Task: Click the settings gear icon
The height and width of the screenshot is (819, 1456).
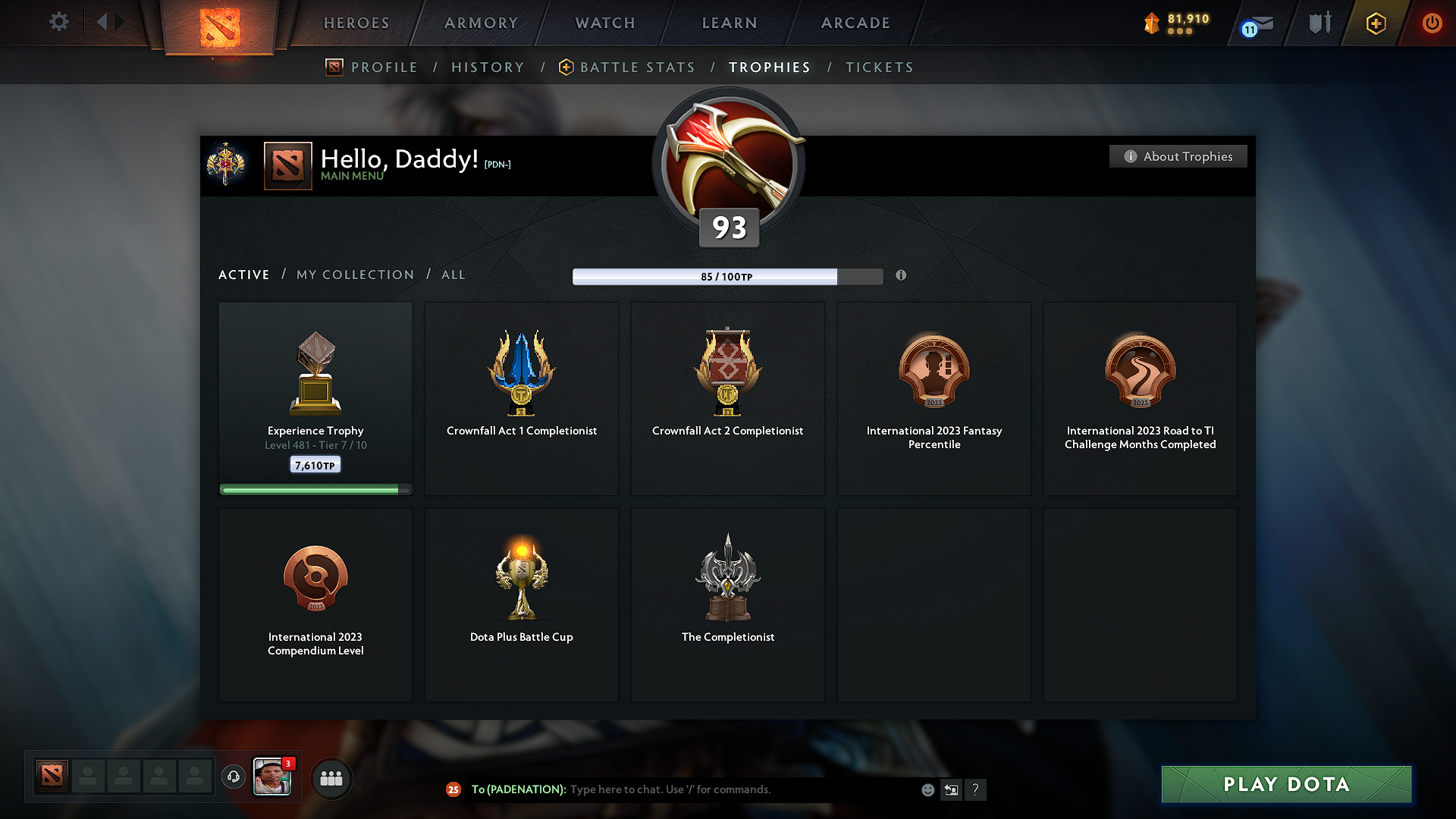Action: pyautogui.click(x=58, y=22)
